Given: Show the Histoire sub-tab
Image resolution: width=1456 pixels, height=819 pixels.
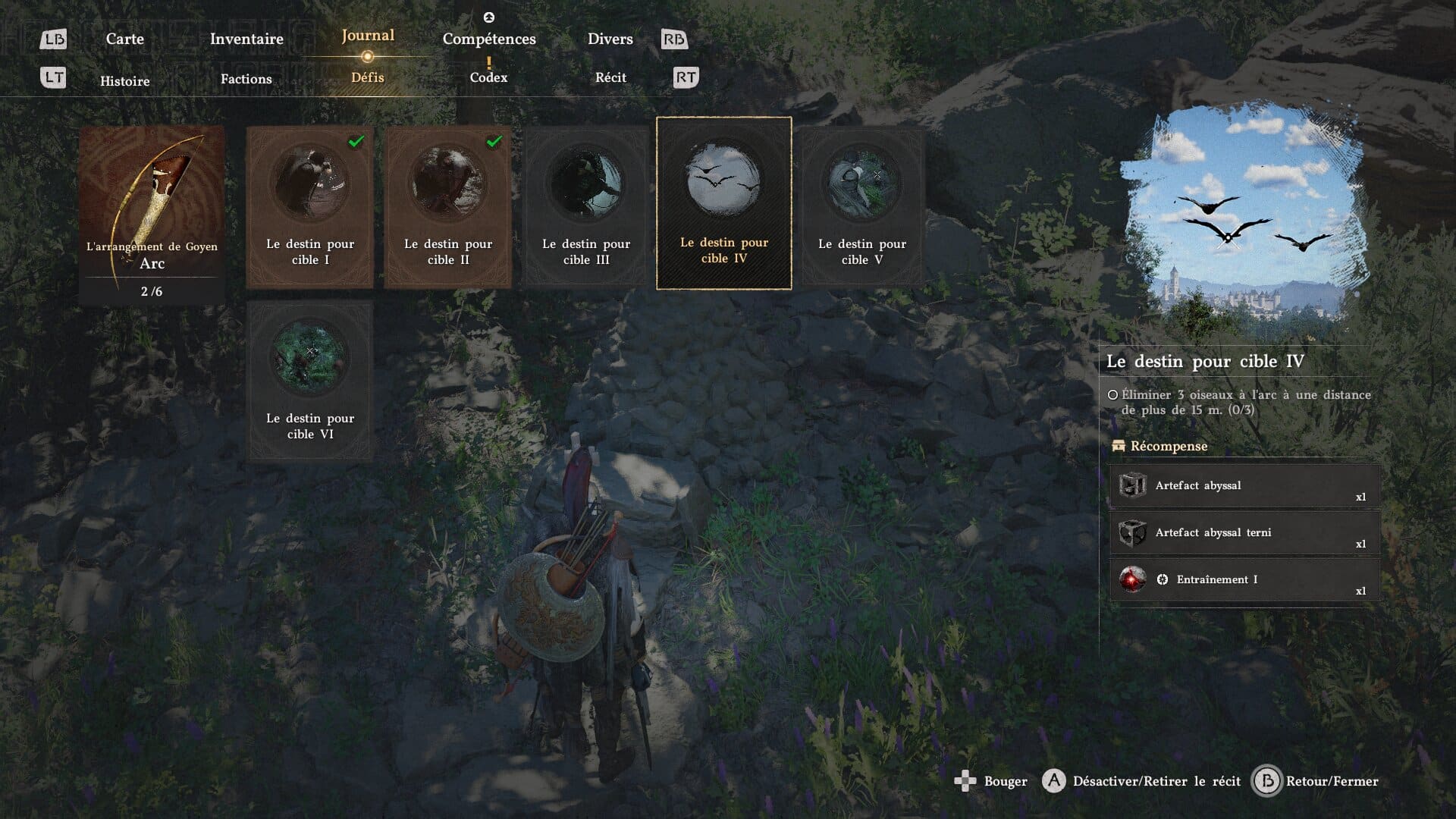Looking at the screenshot, I should [x=125, y=81].
